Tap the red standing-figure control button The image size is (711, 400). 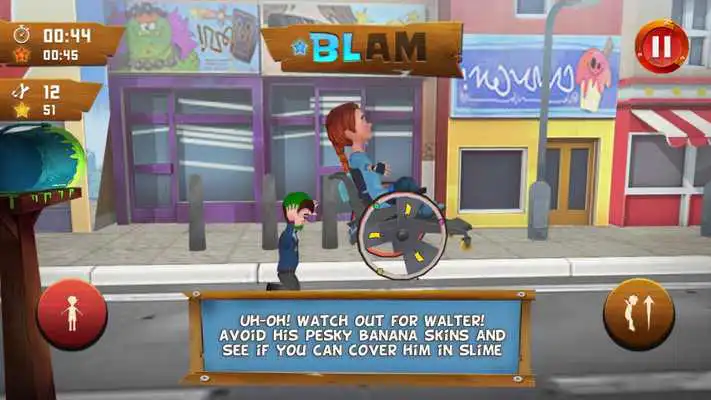click(x=71, y=314)
